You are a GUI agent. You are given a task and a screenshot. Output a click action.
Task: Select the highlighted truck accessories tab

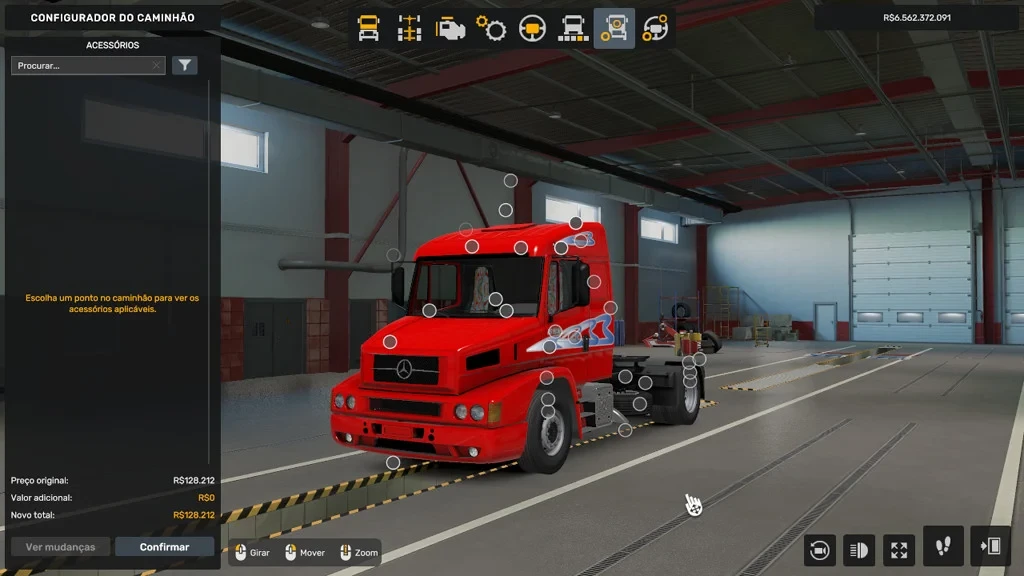coord(614,28)
